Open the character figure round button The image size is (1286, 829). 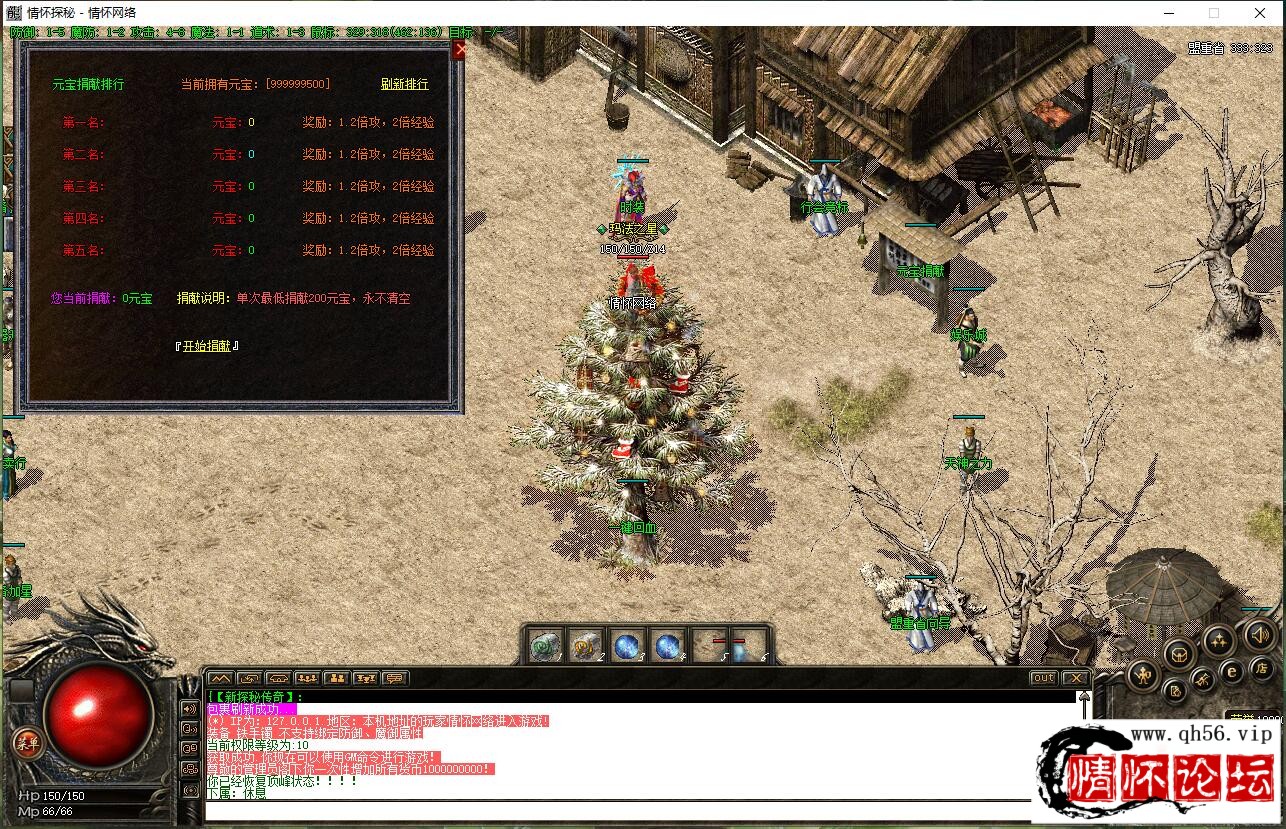click(1144, 674)
